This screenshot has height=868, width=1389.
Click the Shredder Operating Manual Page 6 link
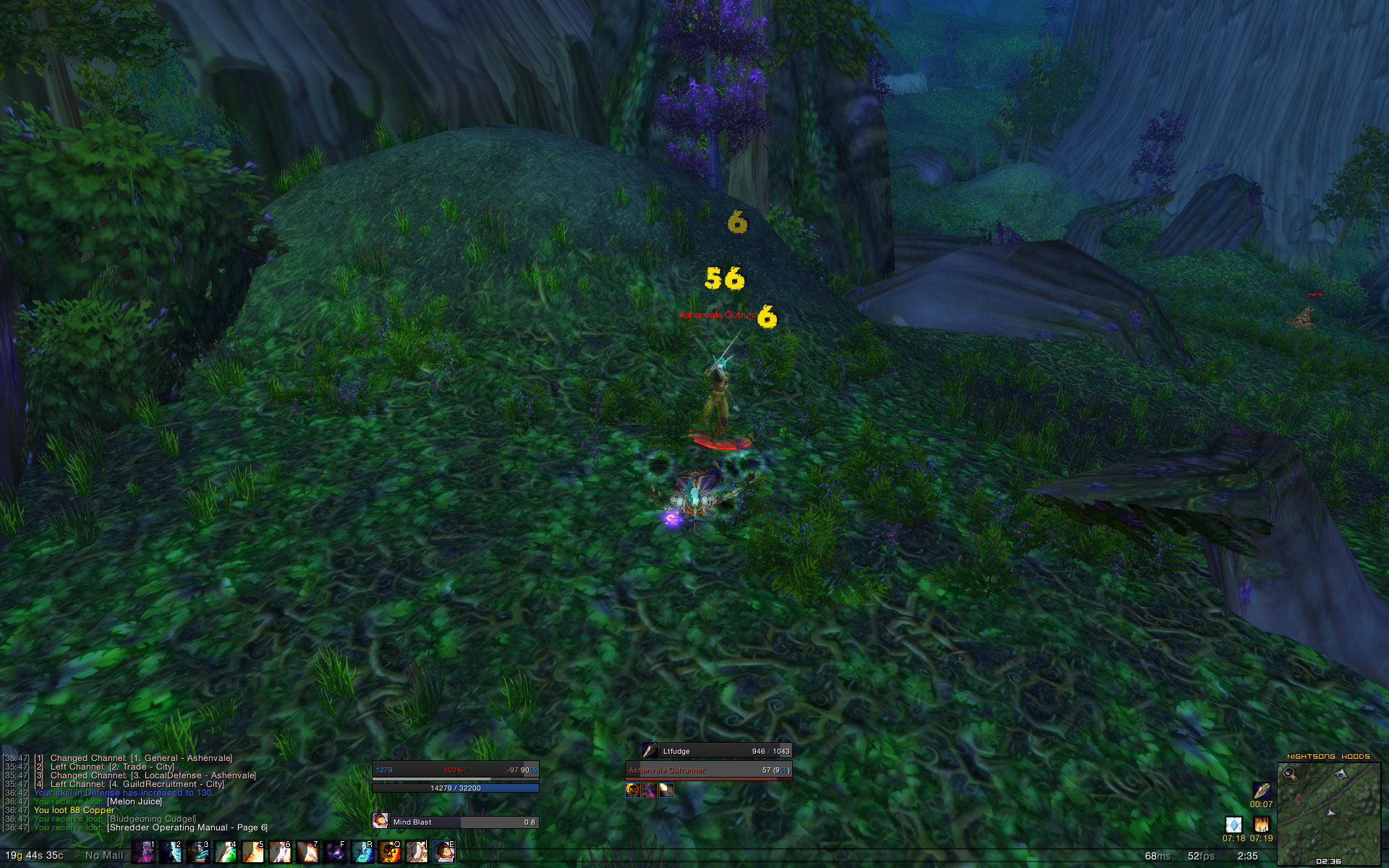click(x=187, y=827)
